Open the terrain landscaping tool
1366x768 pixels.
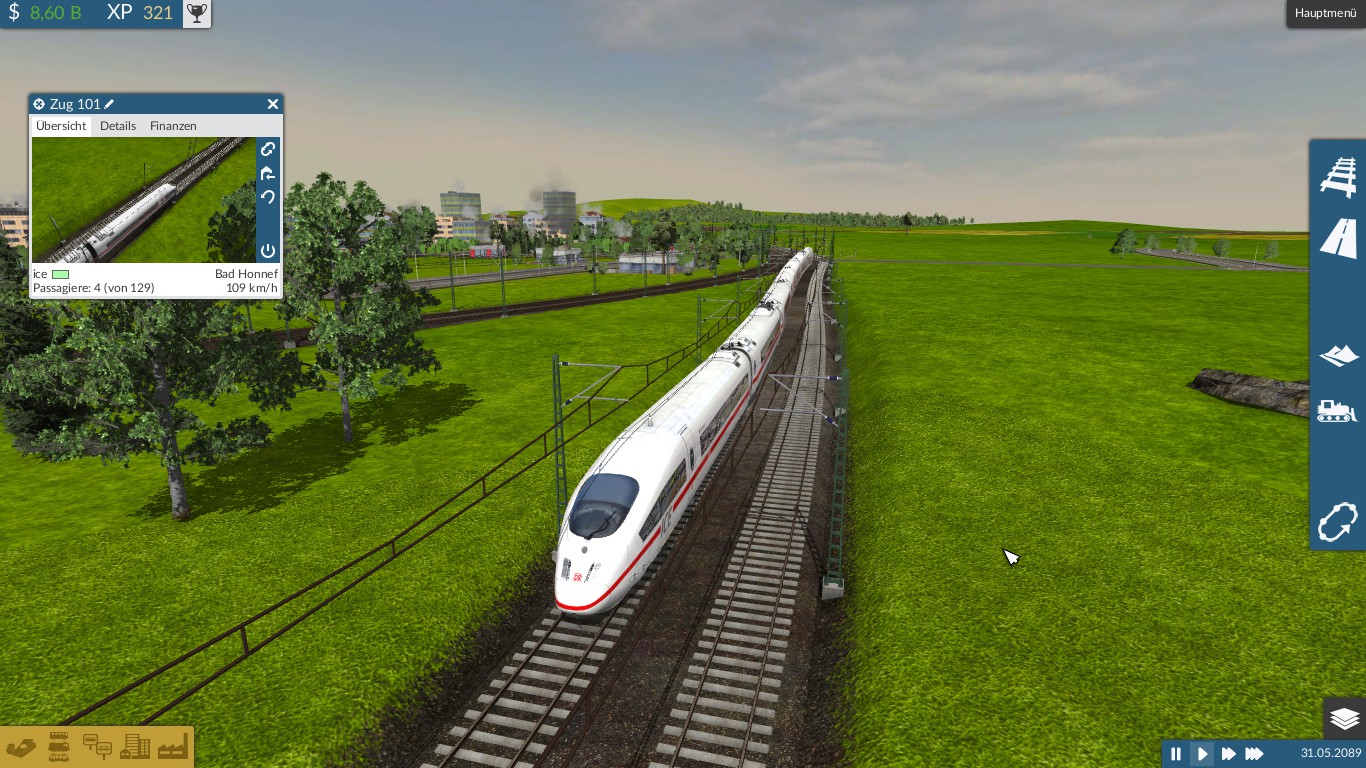pyautogui.click(x=1337, y=355)
